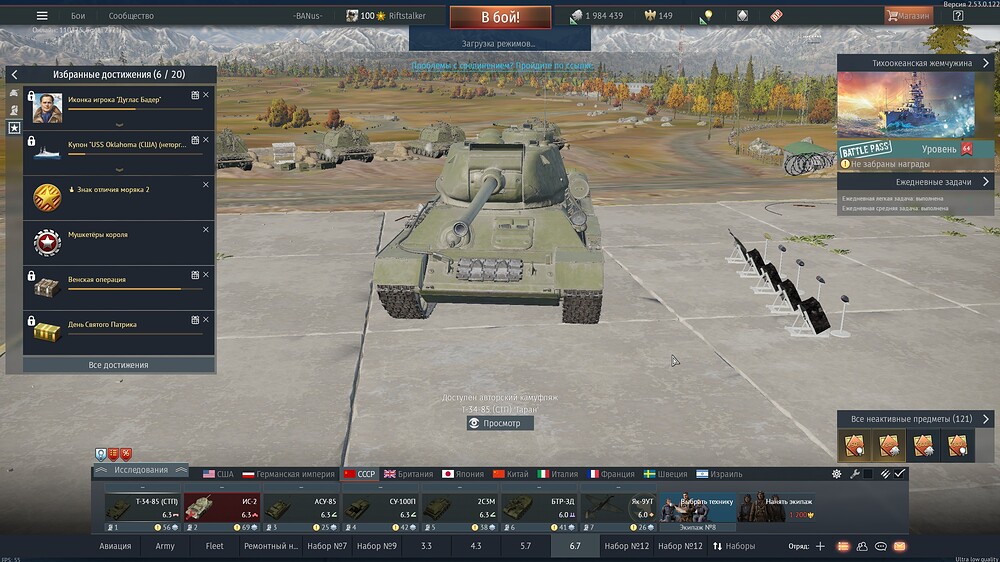Switch to the США nation tab
The image size is (1000, 562).
click(218, 474)
